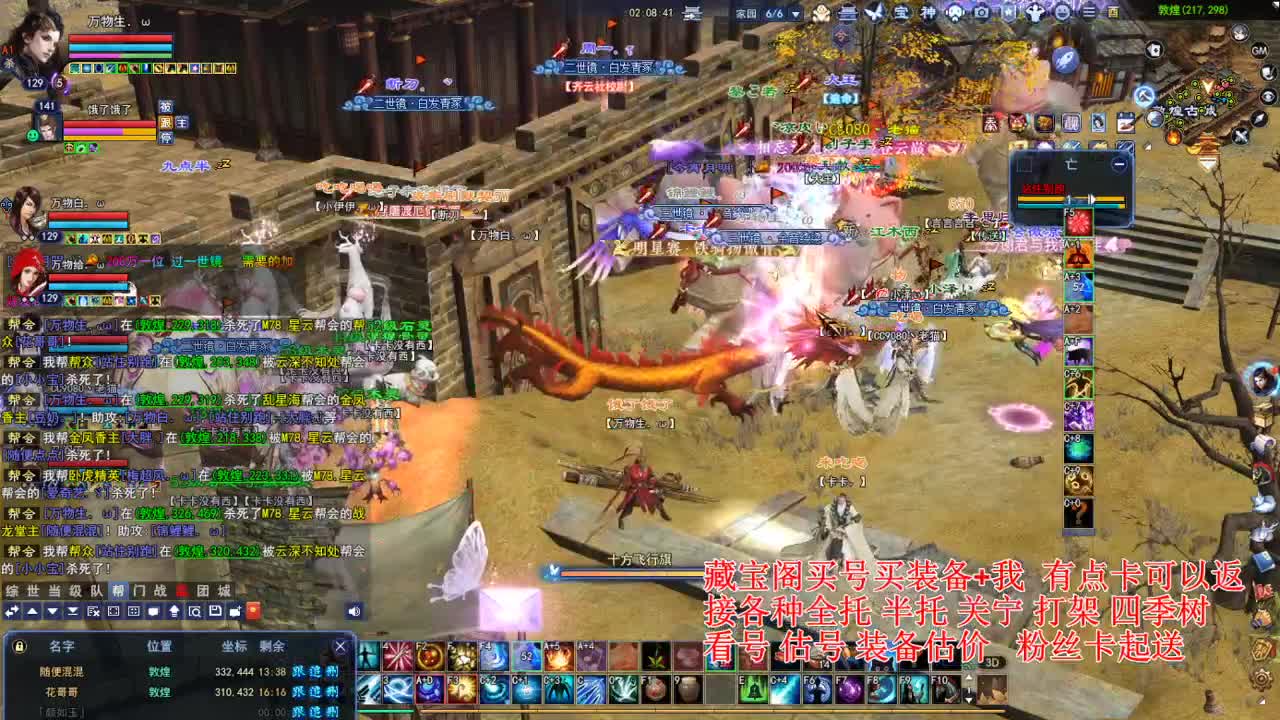
Task: Collapse the minimap panel with the minus control
Action: click(x=1119, y=162)
